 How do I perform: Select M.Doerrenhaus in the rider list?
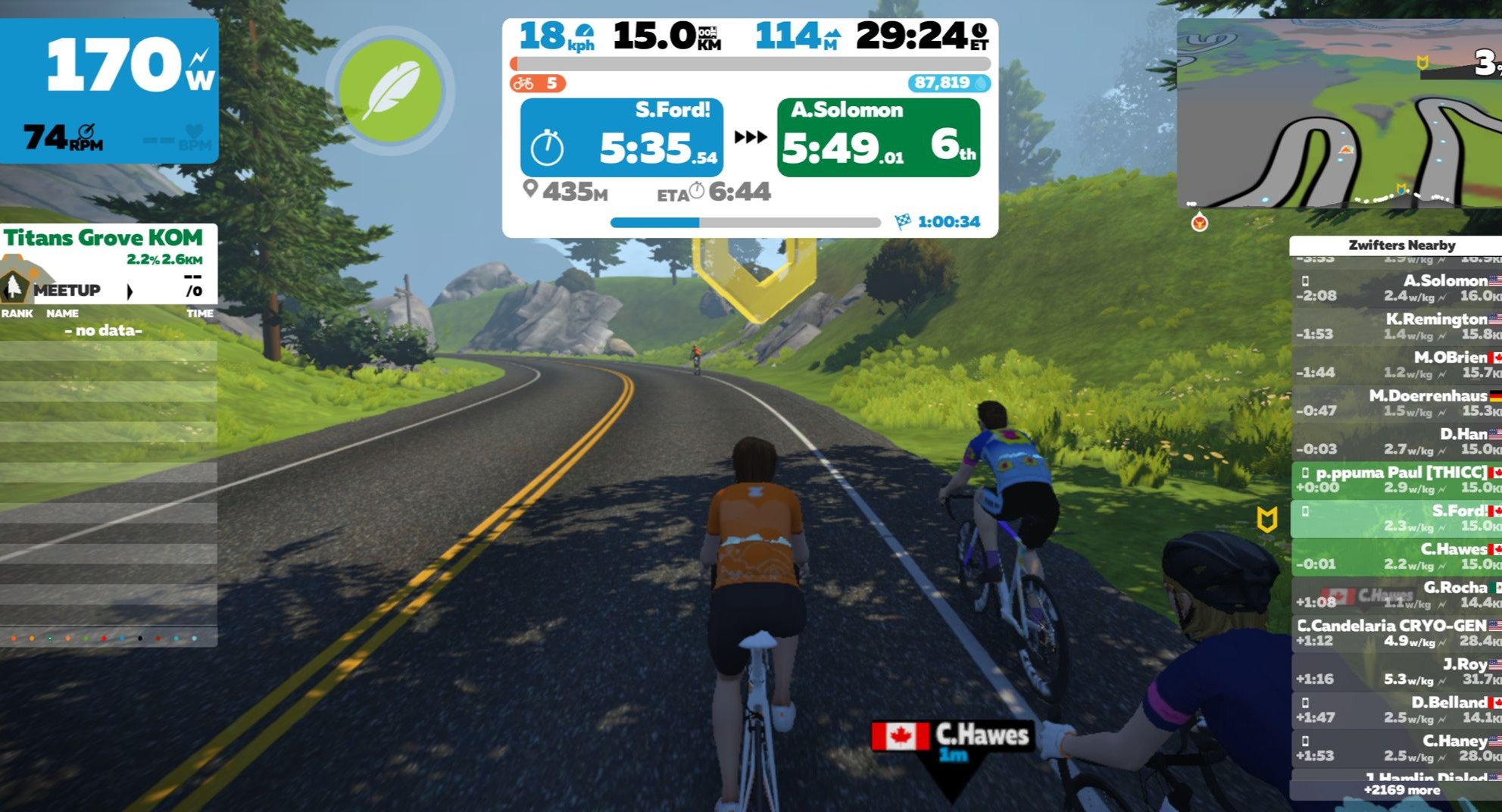1396,403
